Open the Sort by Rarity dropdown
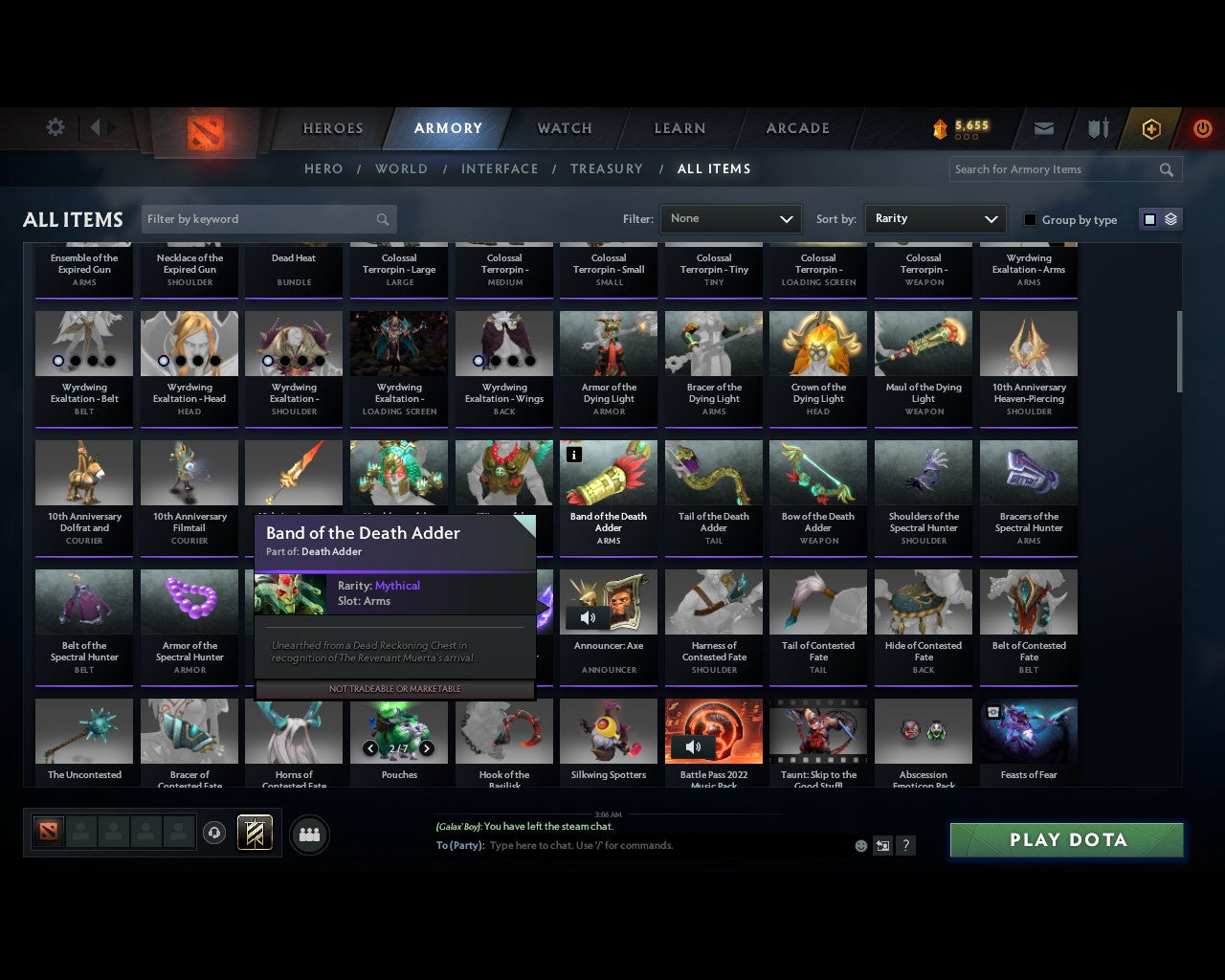 click(935, 219)
